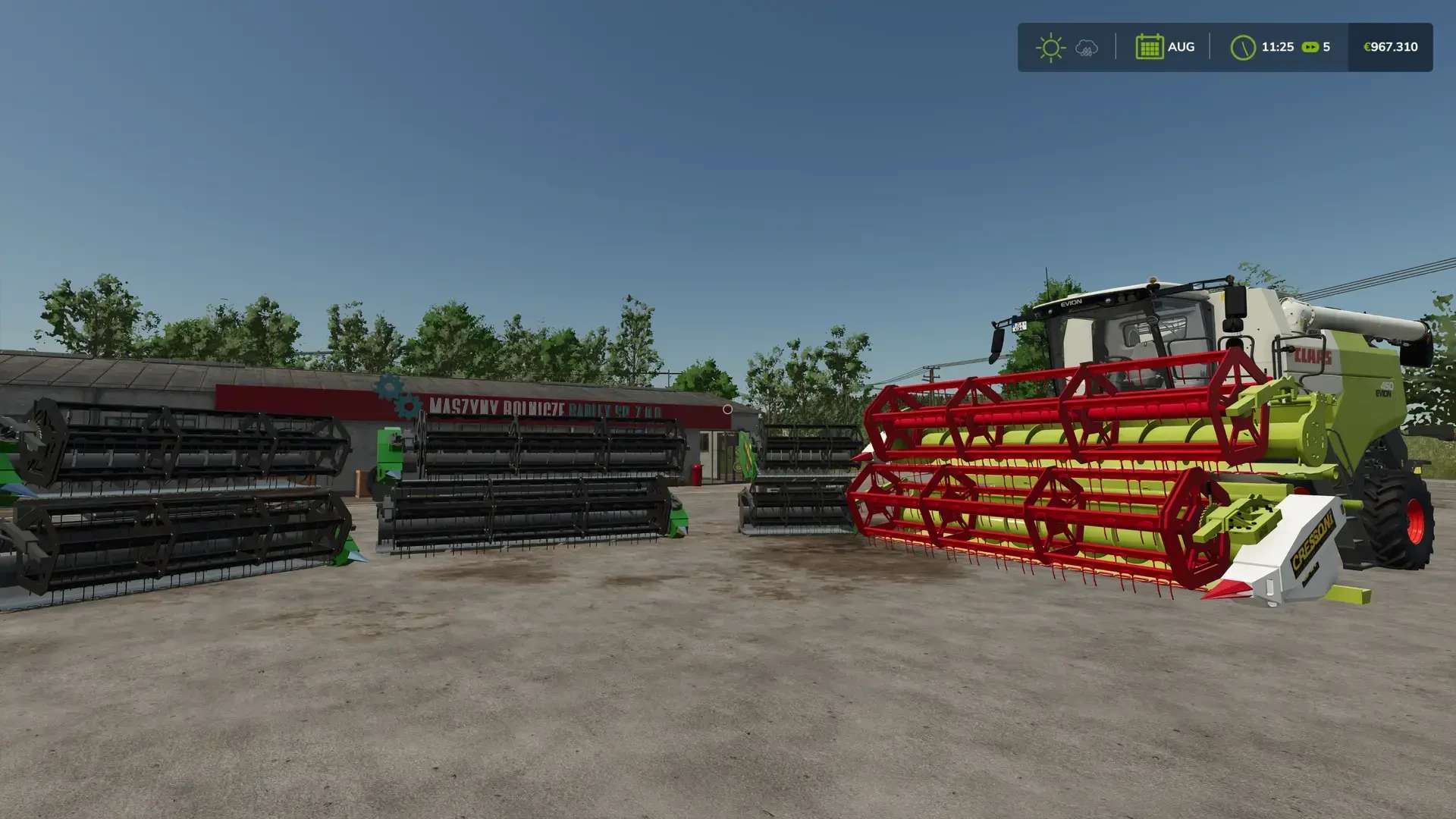Toggle the weather forecast by clicking the cloud

tap(1086, 47)
